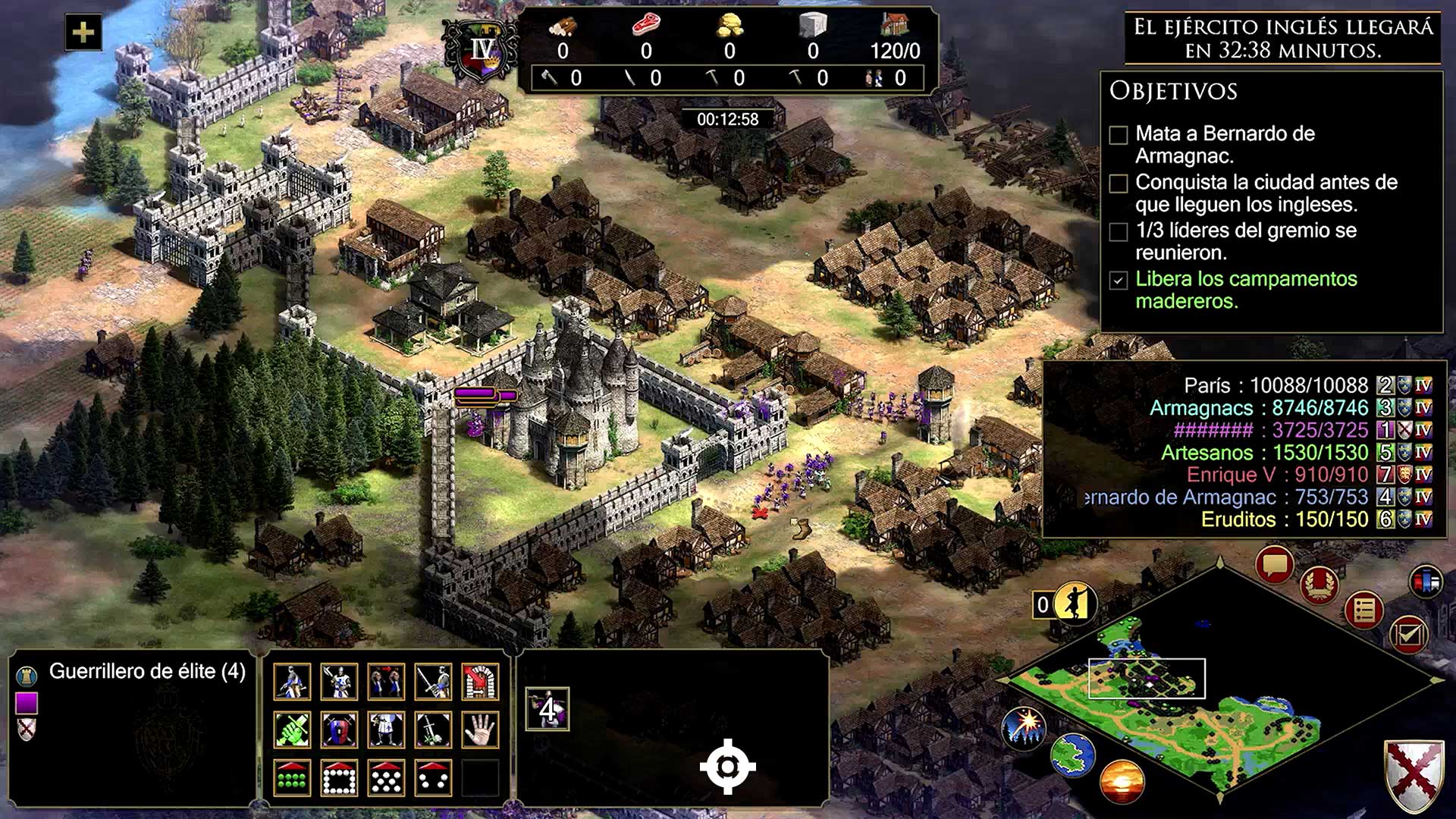Activate the green fist aggressive stance
Viewport: 1456px width, 819px height.
click(x=292, y=730)
